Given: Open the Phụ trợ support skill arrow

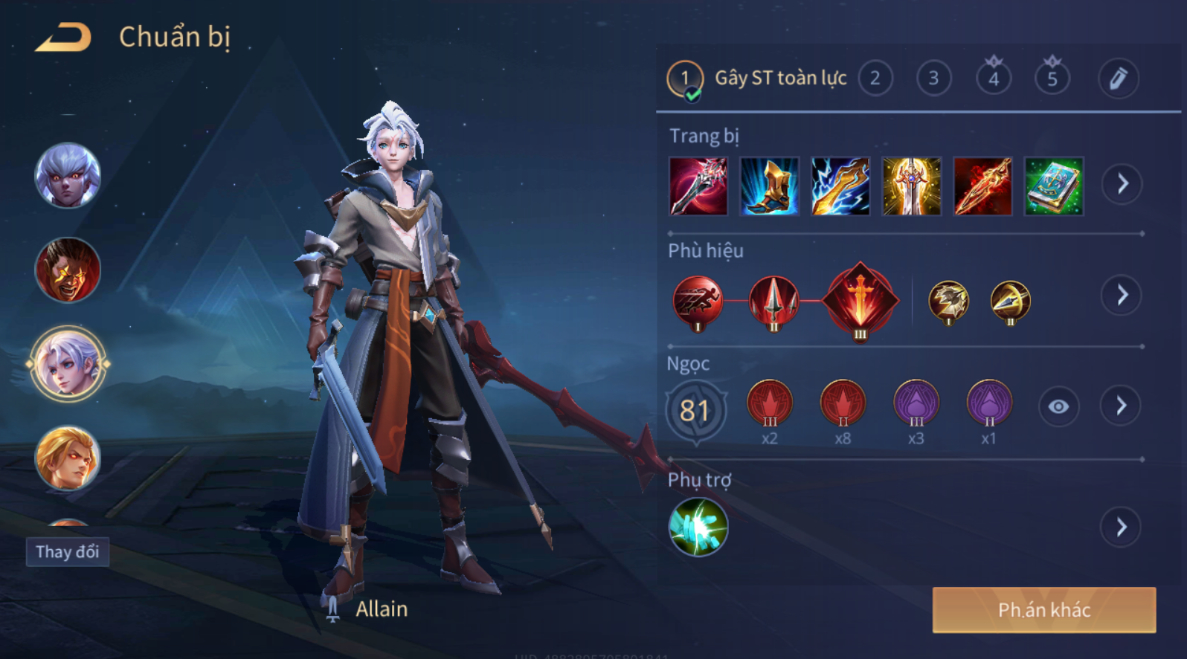Looking at the screenshot, I should coord(1121,527).
